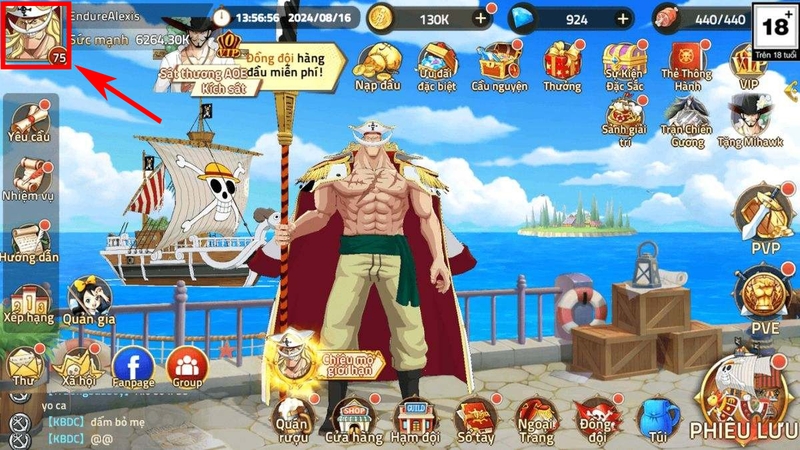Open the Nhiệm vụ missions scroll

click(x=27, y=182)
